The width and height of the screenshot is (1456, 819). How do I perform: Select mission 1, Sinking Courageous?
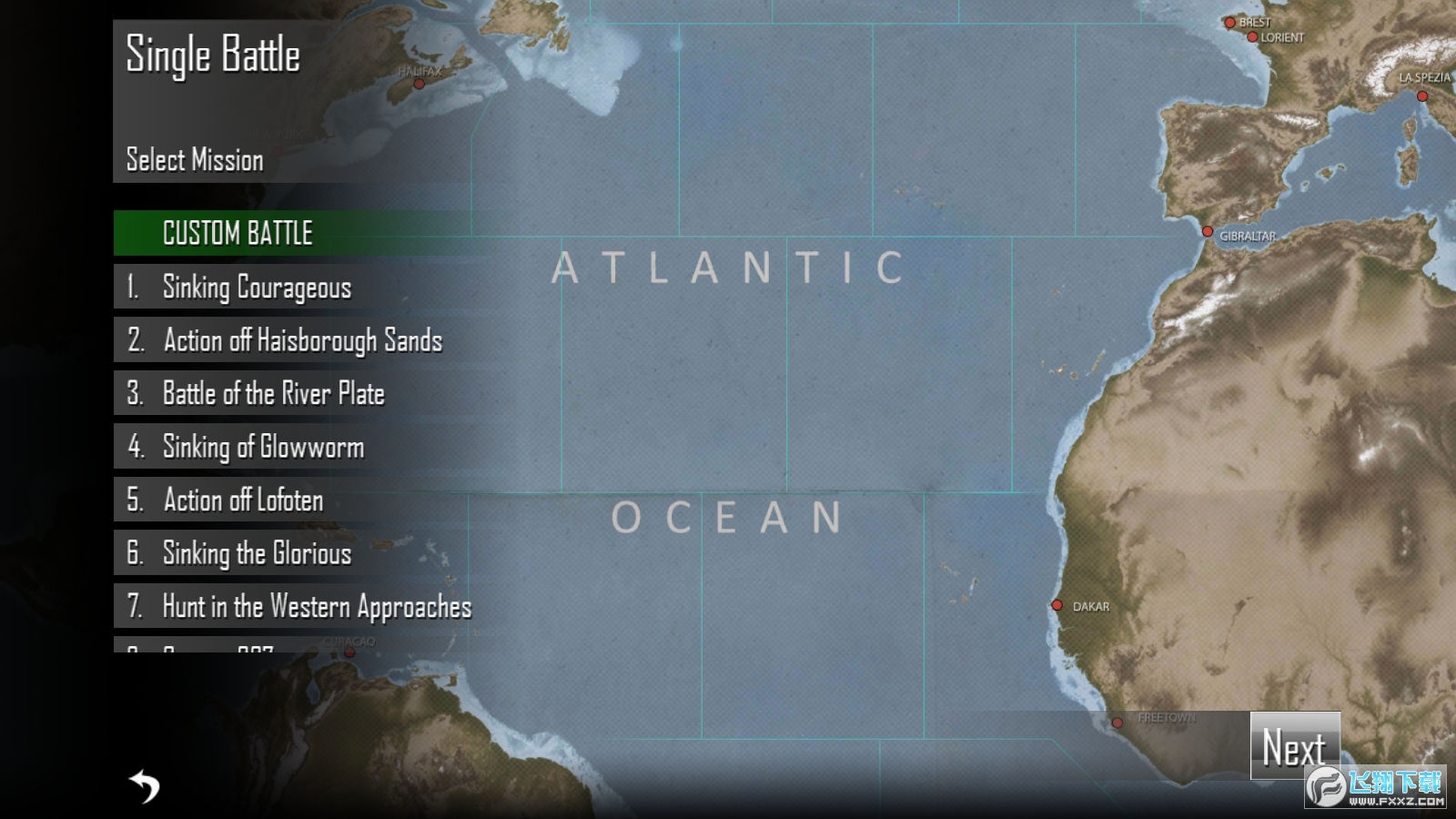[x=256, y=288]
